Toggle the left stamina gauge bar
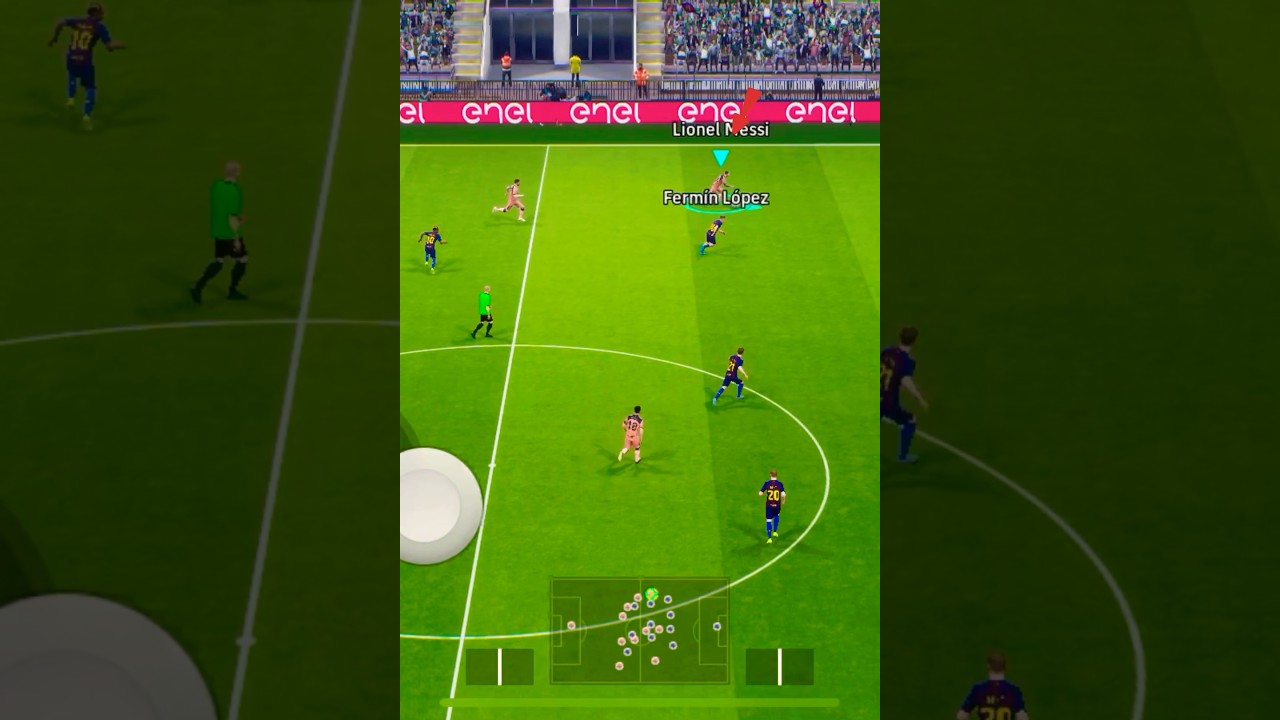This screenshot has width=1280, height=720. [500, 668]
